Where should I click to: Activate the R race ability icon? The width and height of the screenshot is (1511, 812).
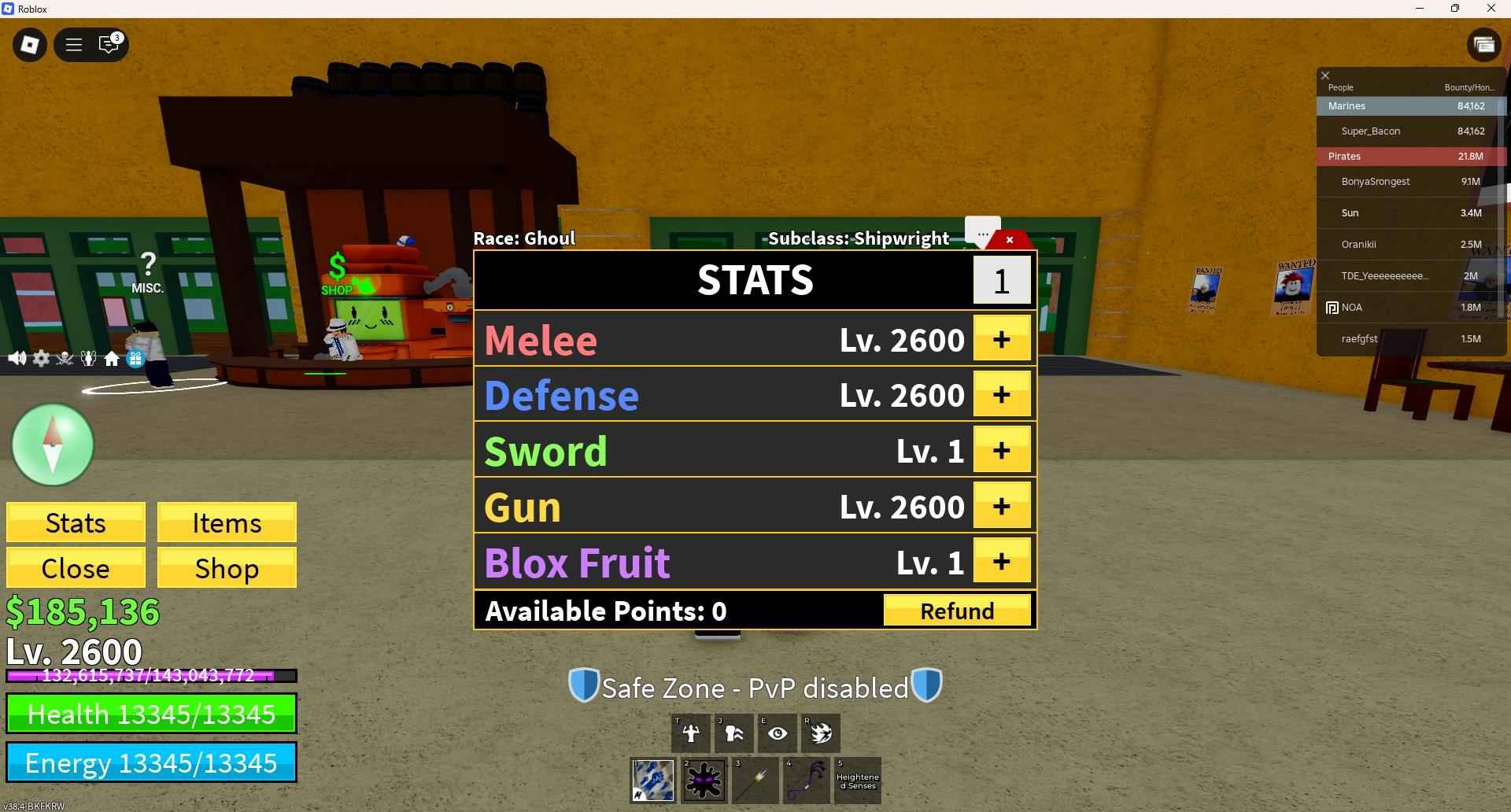pos(821,733)
